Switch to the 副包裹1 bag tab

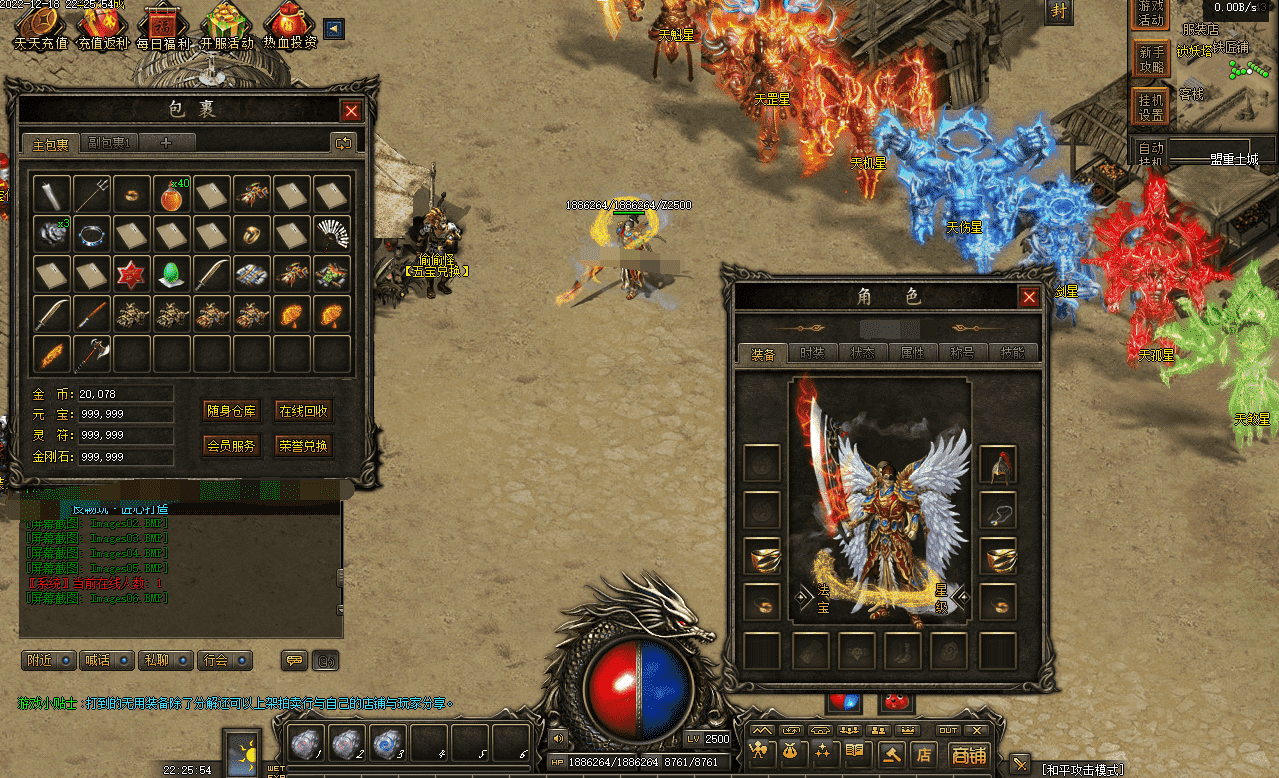coord(109,143)
